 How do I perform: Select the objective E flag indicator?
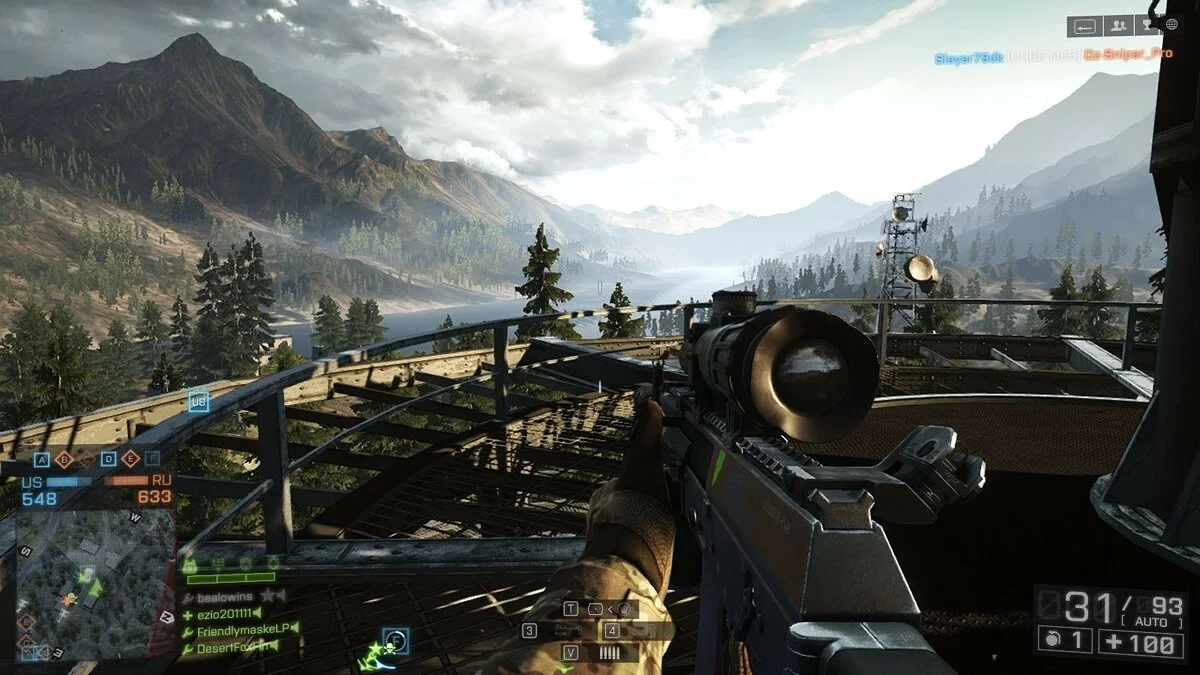click(x=129, y=459)
